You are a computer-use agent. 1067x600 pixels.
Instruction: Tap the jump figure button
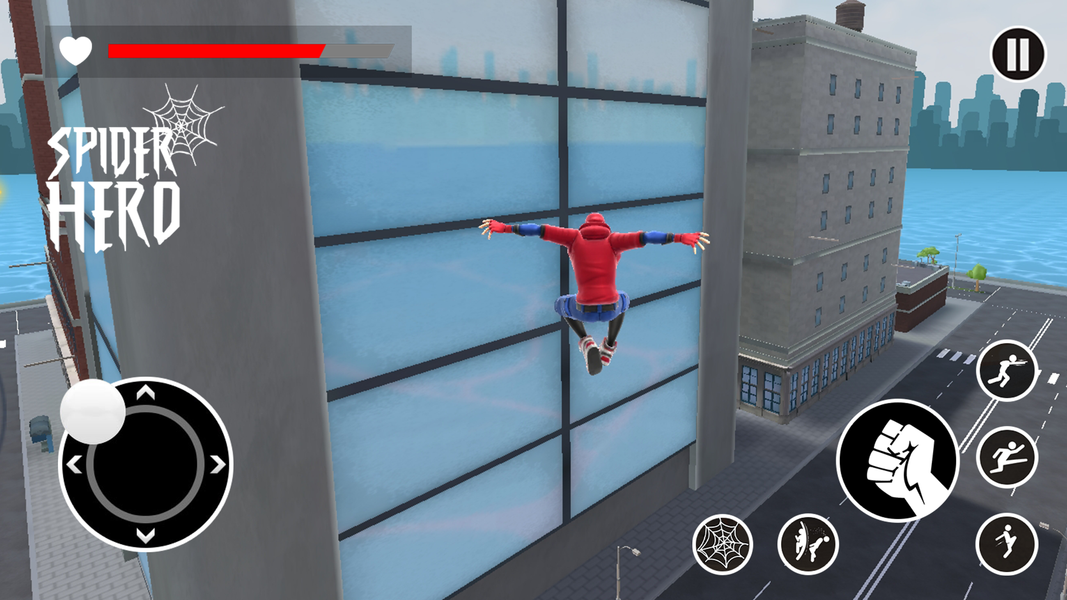tap(1007, 544)
